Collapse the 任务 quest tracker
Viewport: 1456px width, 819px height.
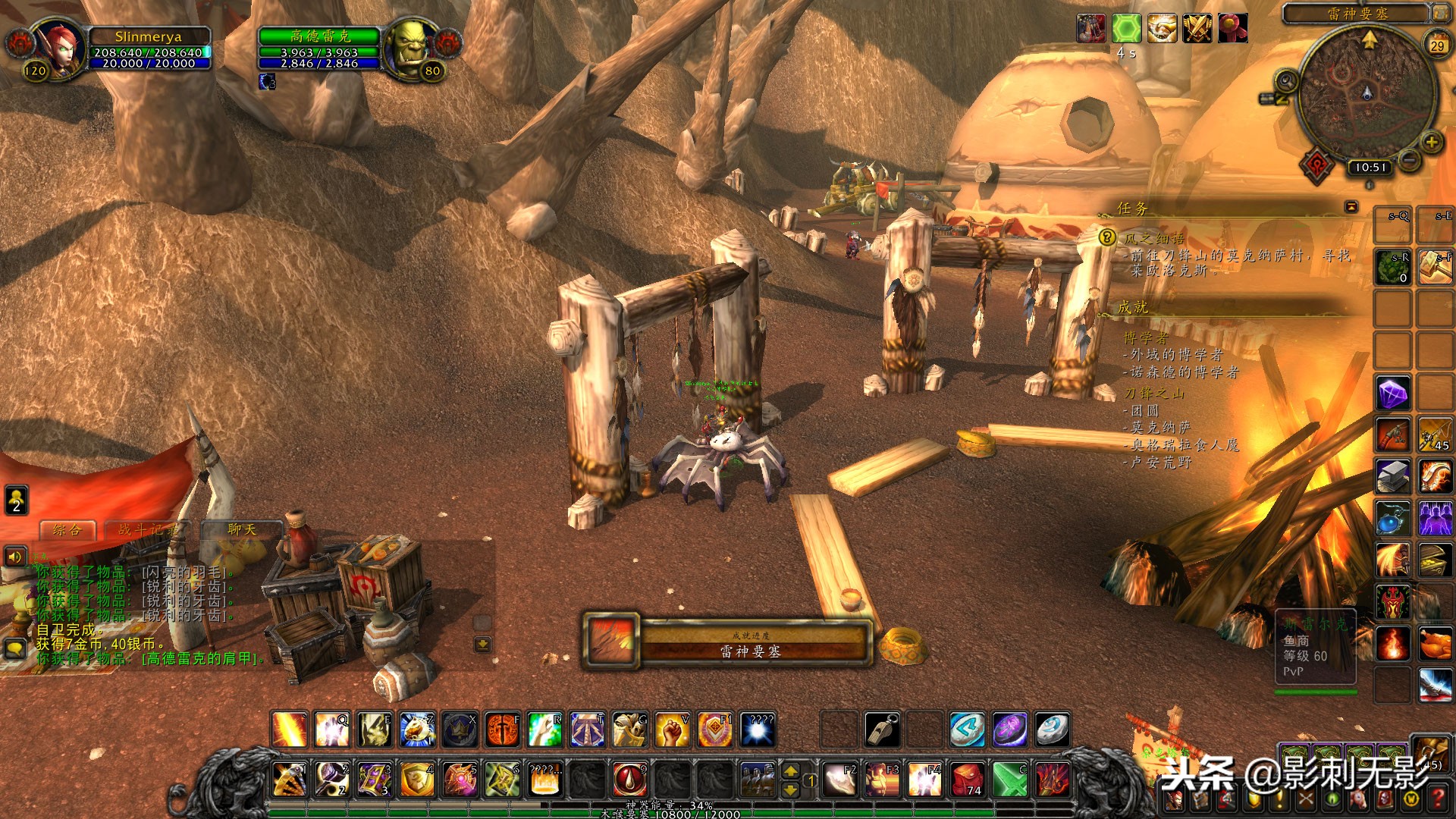[1351, 206]
